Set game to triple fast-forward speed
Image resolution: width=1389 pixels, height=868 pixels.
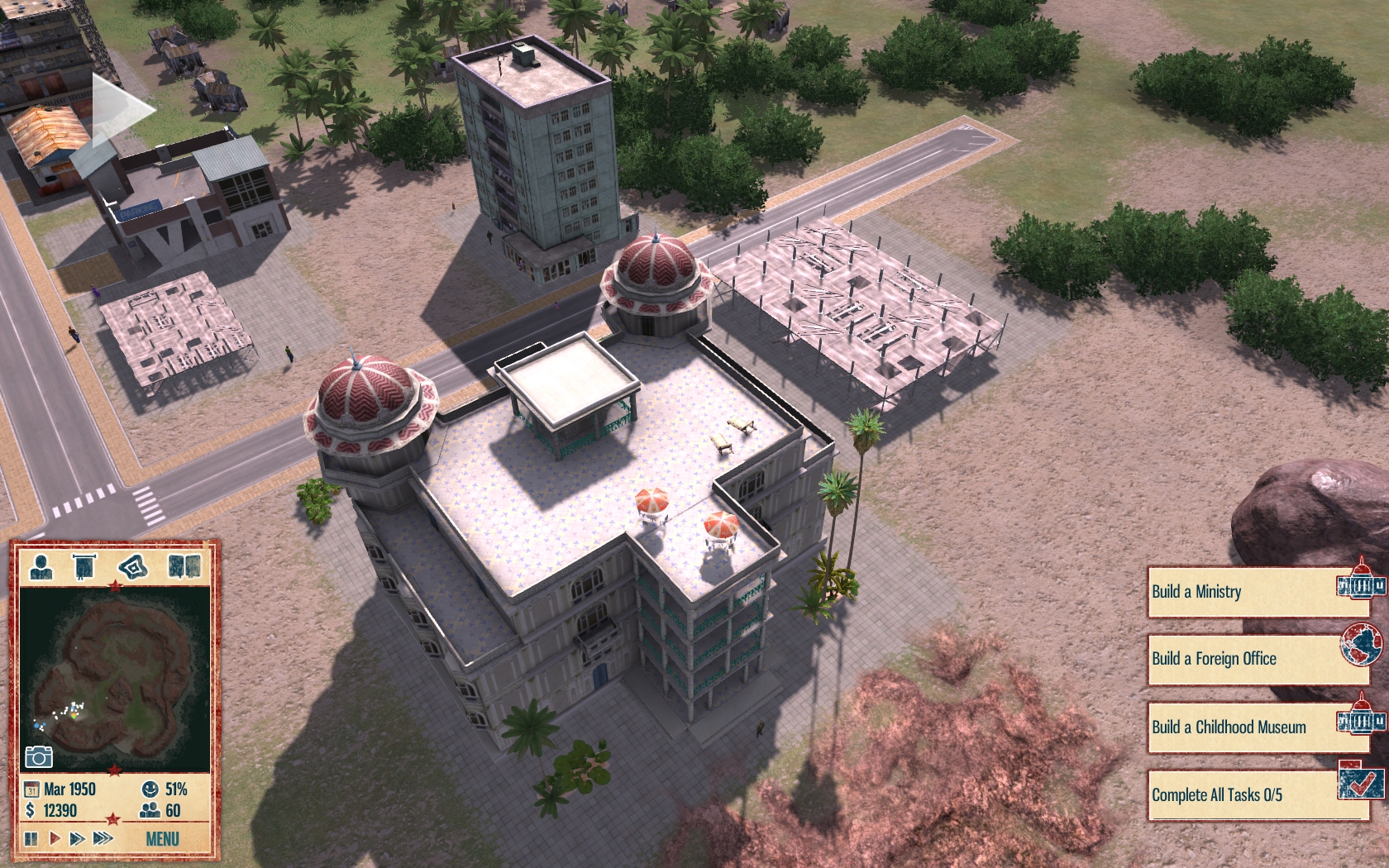[103, 838]
